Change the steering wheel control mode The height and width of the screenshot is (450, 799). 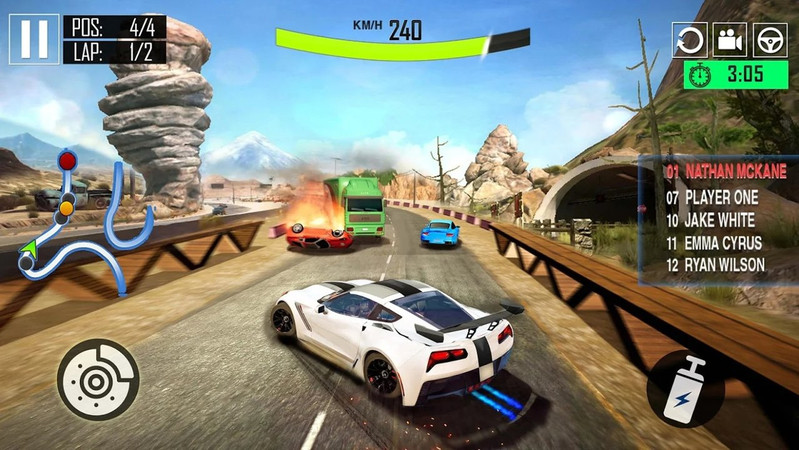click(x=770, y=39)
